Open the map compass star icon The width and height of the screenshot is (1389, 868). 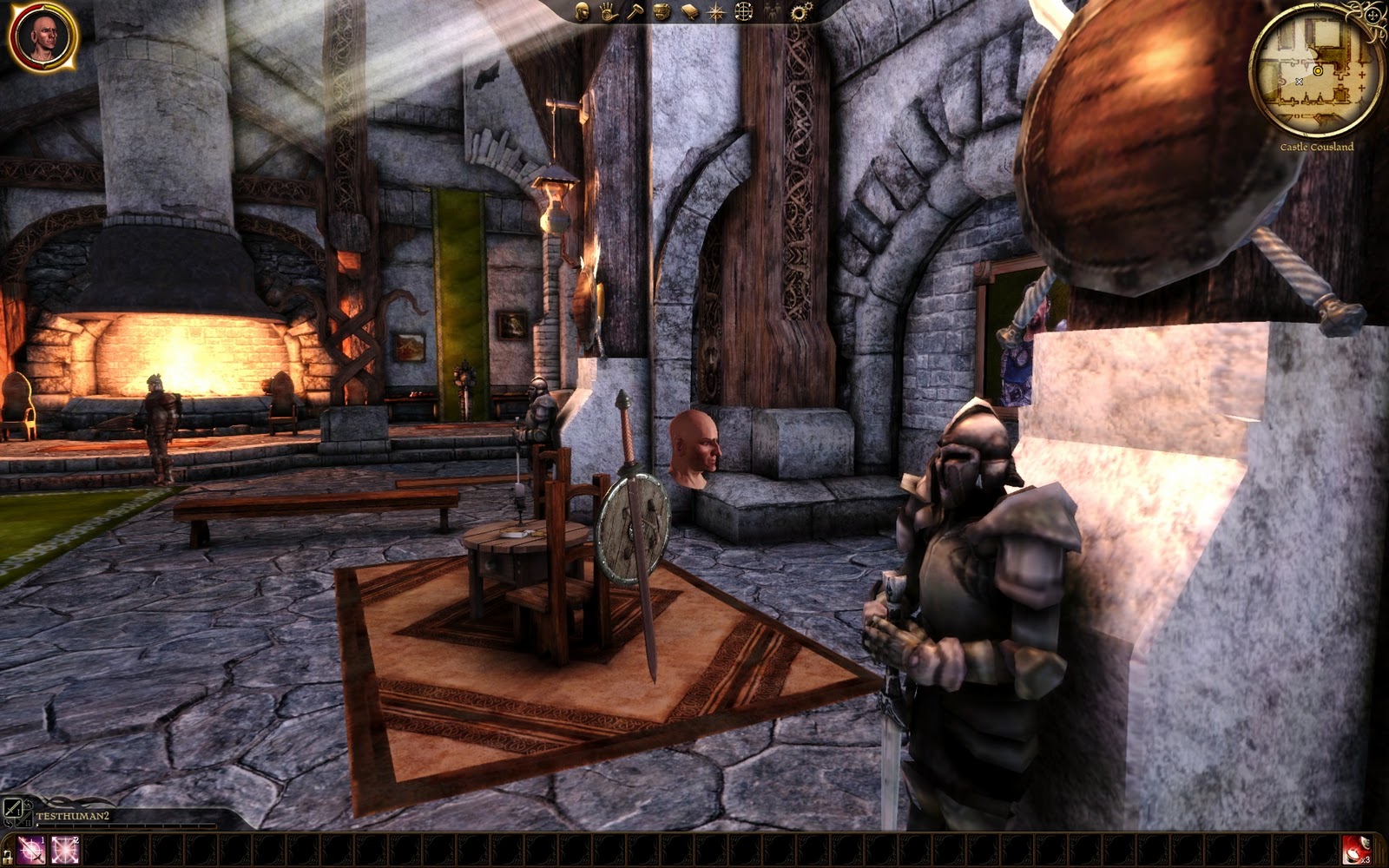pyautogui.click(x=716, y=11)
